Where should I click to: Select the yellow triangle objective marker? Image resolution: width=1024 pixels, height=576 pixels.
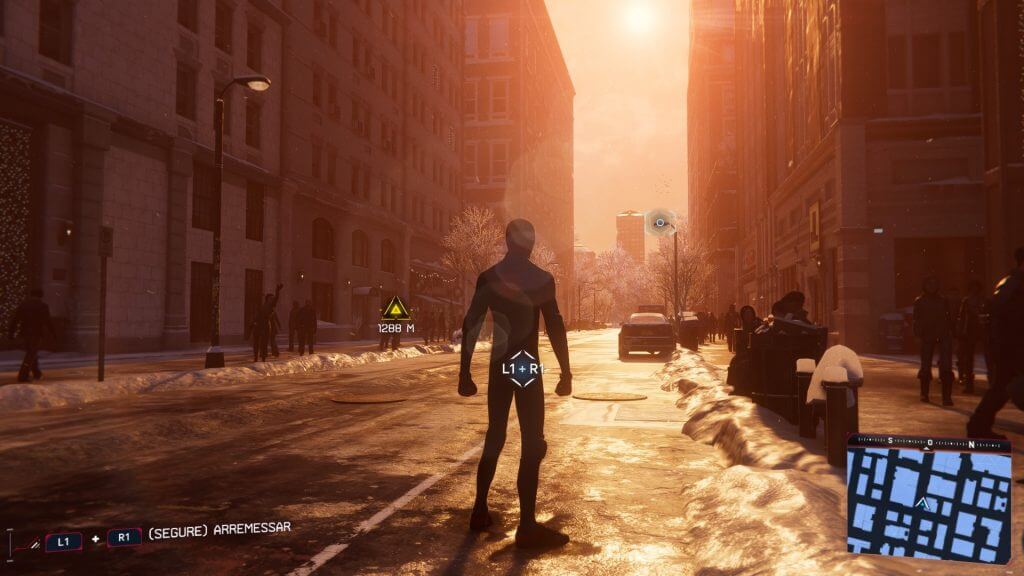point(396,308)
